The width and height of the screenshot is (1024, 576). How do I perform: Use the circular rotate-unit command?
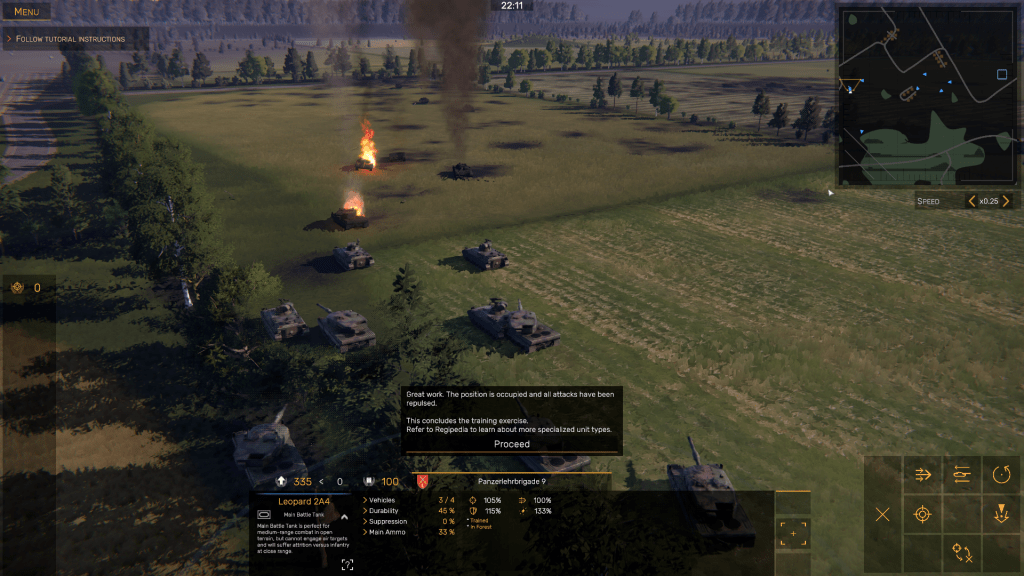click(x=1001, y=475)
